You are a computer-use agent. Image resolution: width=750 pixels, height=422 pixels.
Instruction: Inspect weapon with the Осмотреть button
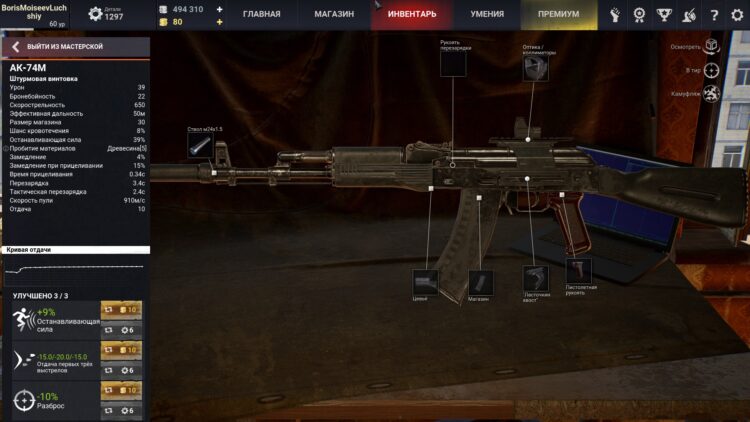[710, 47]
